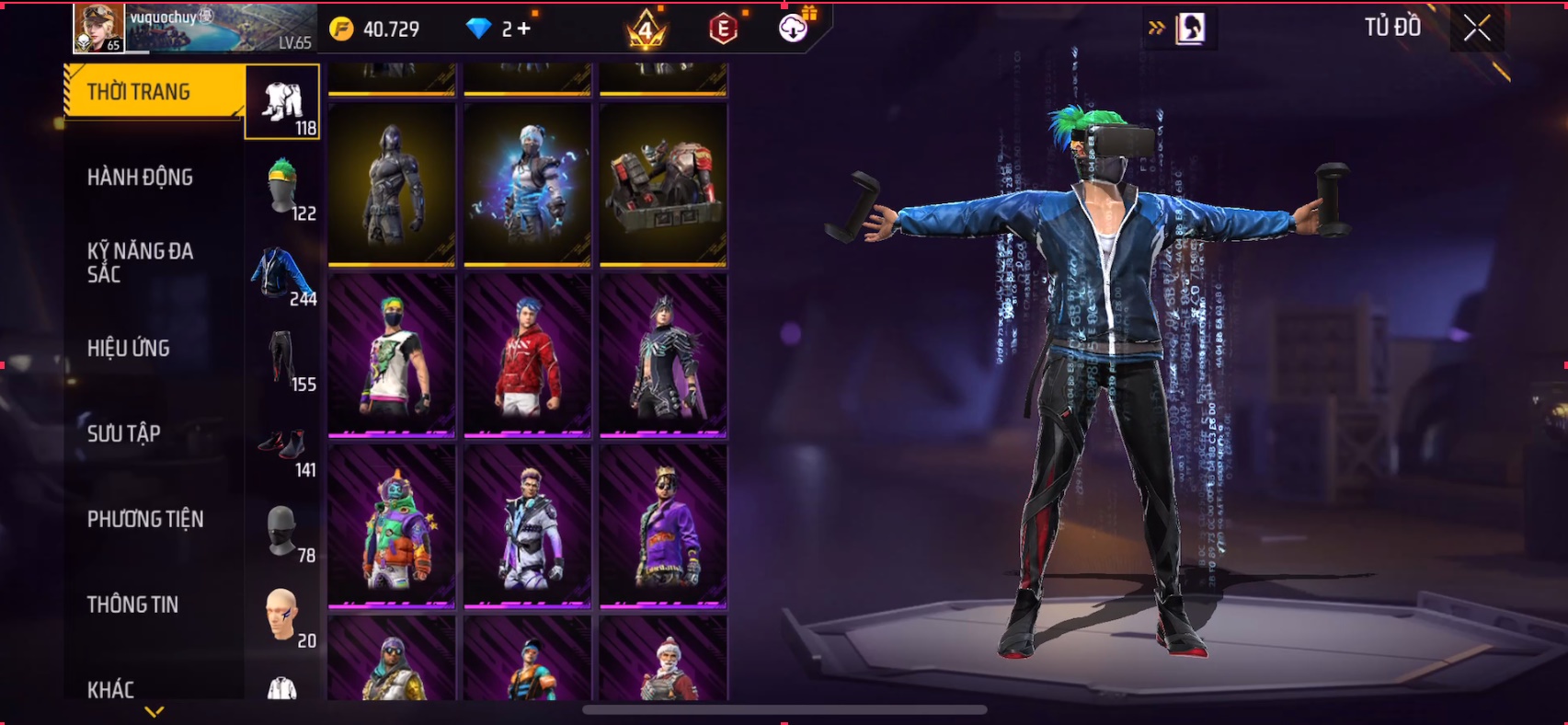
Task: Open the HÀNH ĐỘNG category
Action: [x=140, y=177]
